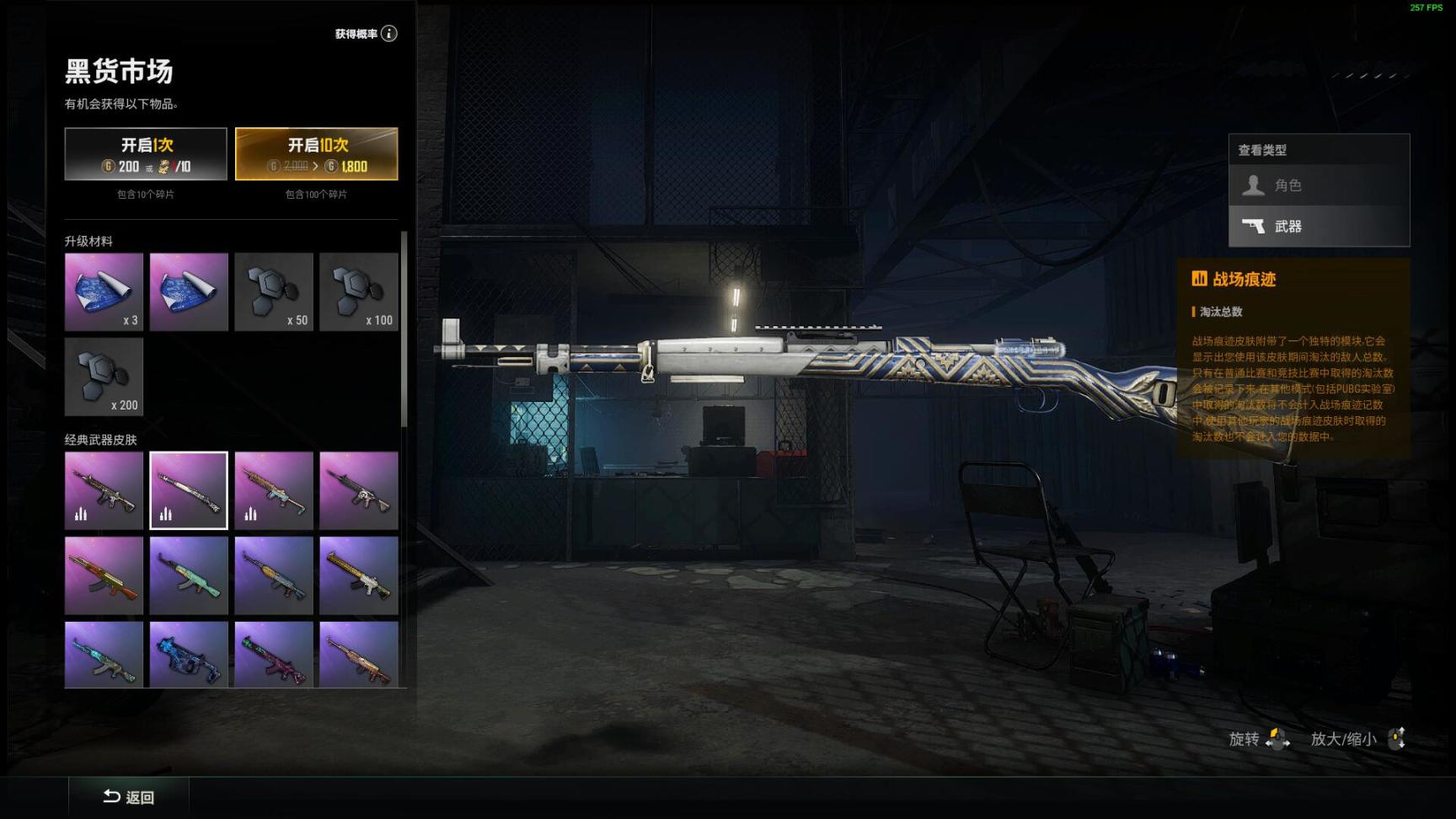Image resolution: width=1456 pixels, height=819 pixels.
Task: Select the turquoise AKM skin thumbnail
Action: [x=189, y=575]
